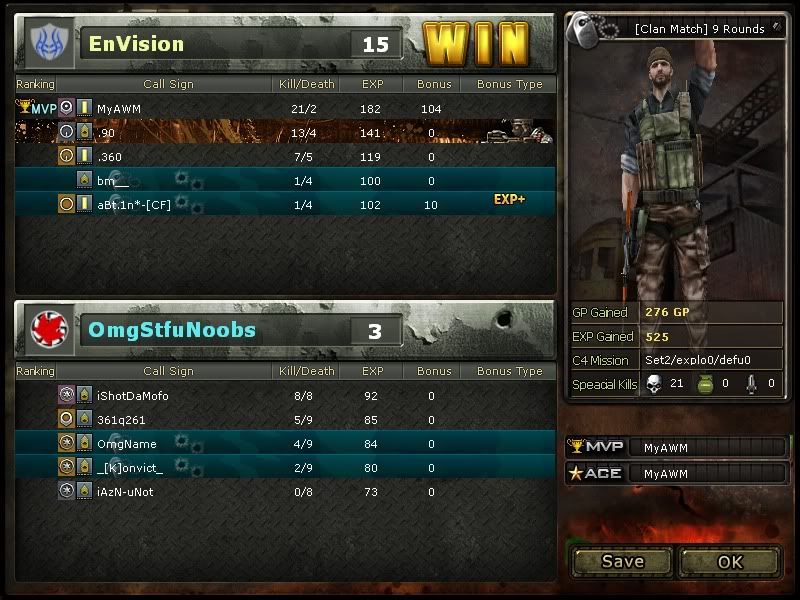Screen dimensions: 800x600
Task: Select the OmgName player row
Action: tap(284, 444)
